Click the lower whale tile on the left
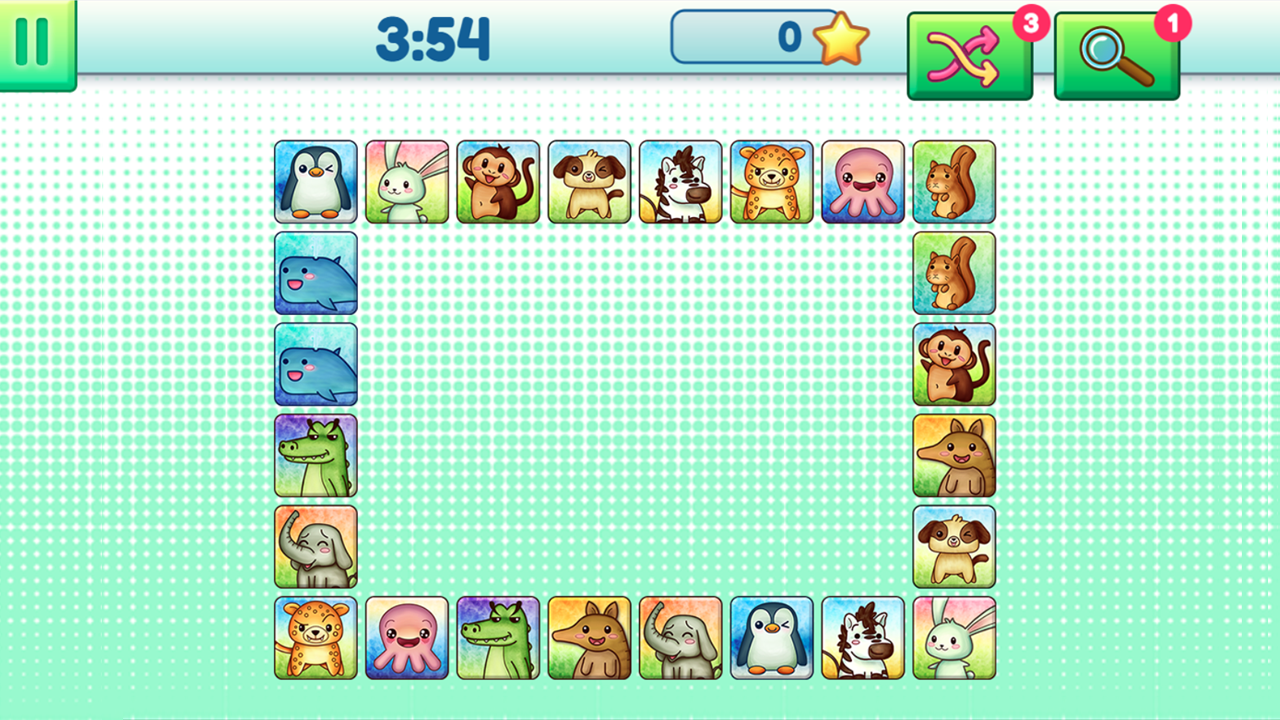This screenshot has width=1280, height=720. (x=315, y=364)
